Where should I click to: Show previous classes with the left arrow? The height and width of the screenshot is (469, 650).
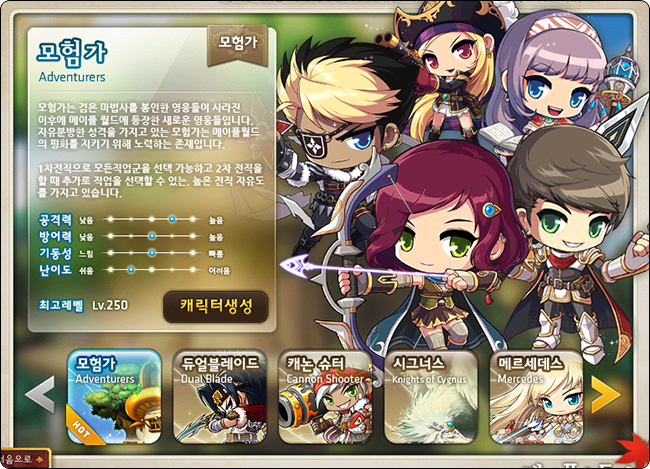tap(39, 395)
